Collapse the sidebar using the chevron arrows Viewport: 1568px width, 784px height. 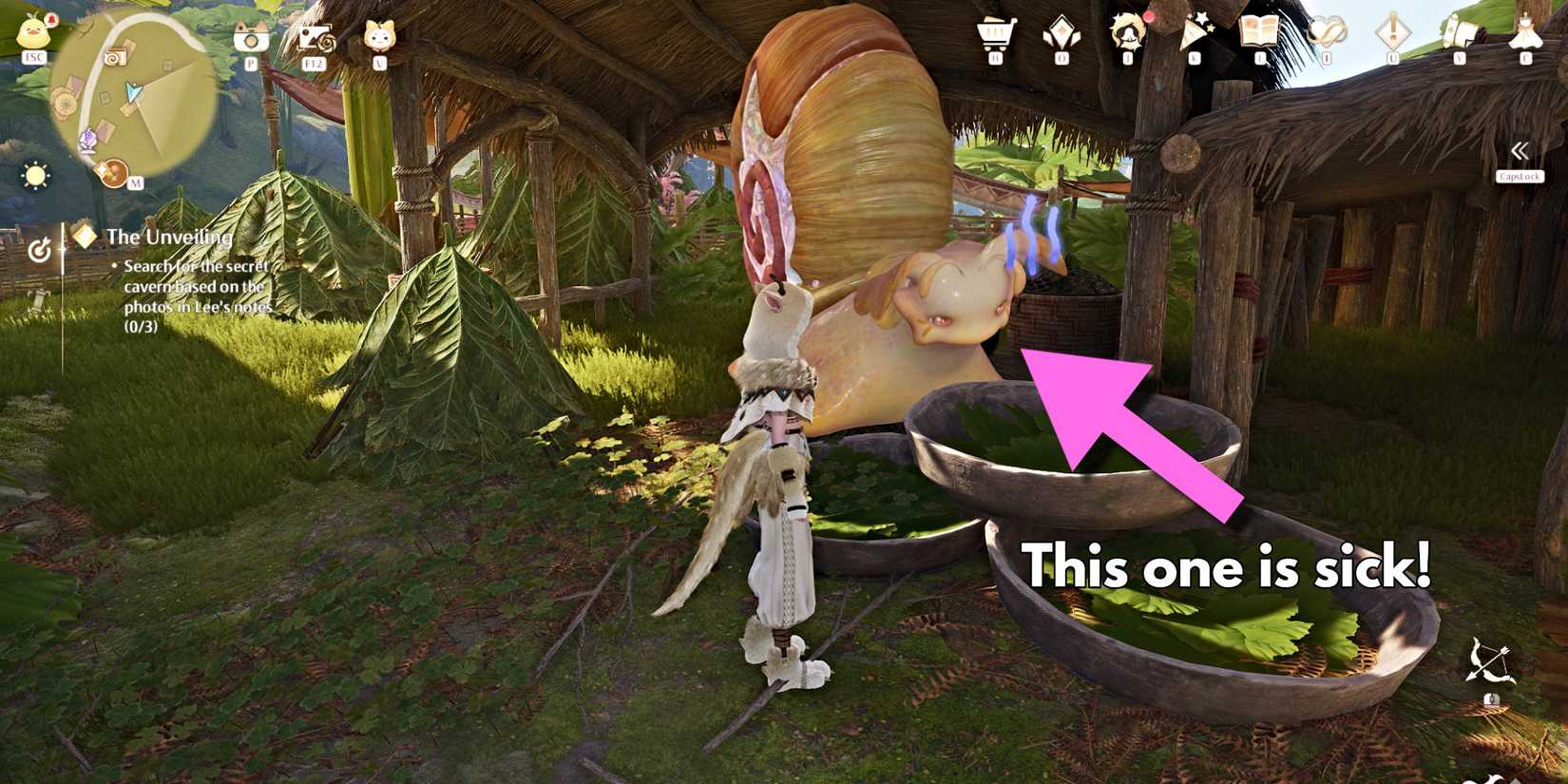(x=1521, y=149)
